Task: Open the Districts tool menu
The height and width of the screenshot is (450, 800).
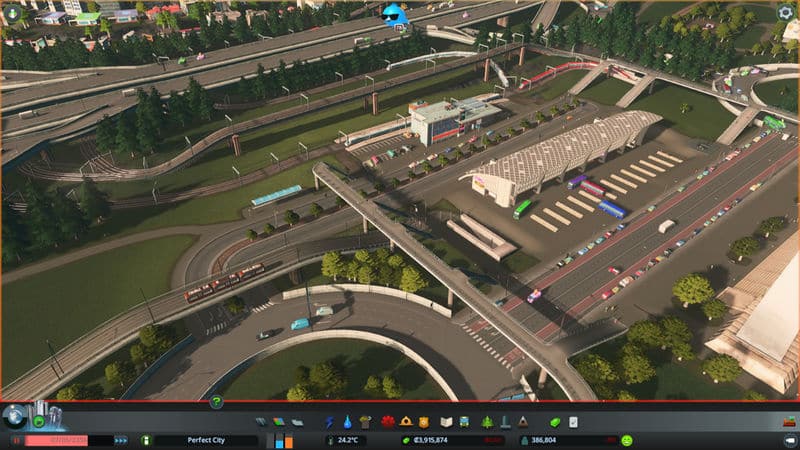Action: pos(299,422)
